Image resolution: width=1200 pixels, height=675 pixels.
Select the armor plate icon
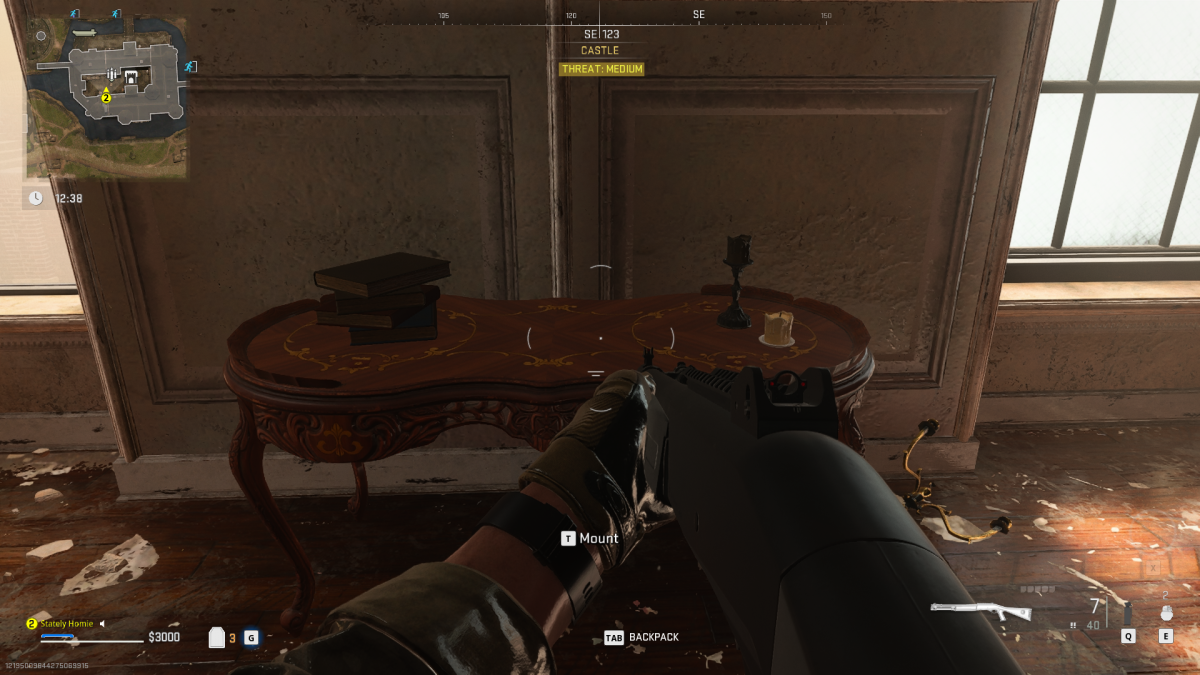[216, 637]
